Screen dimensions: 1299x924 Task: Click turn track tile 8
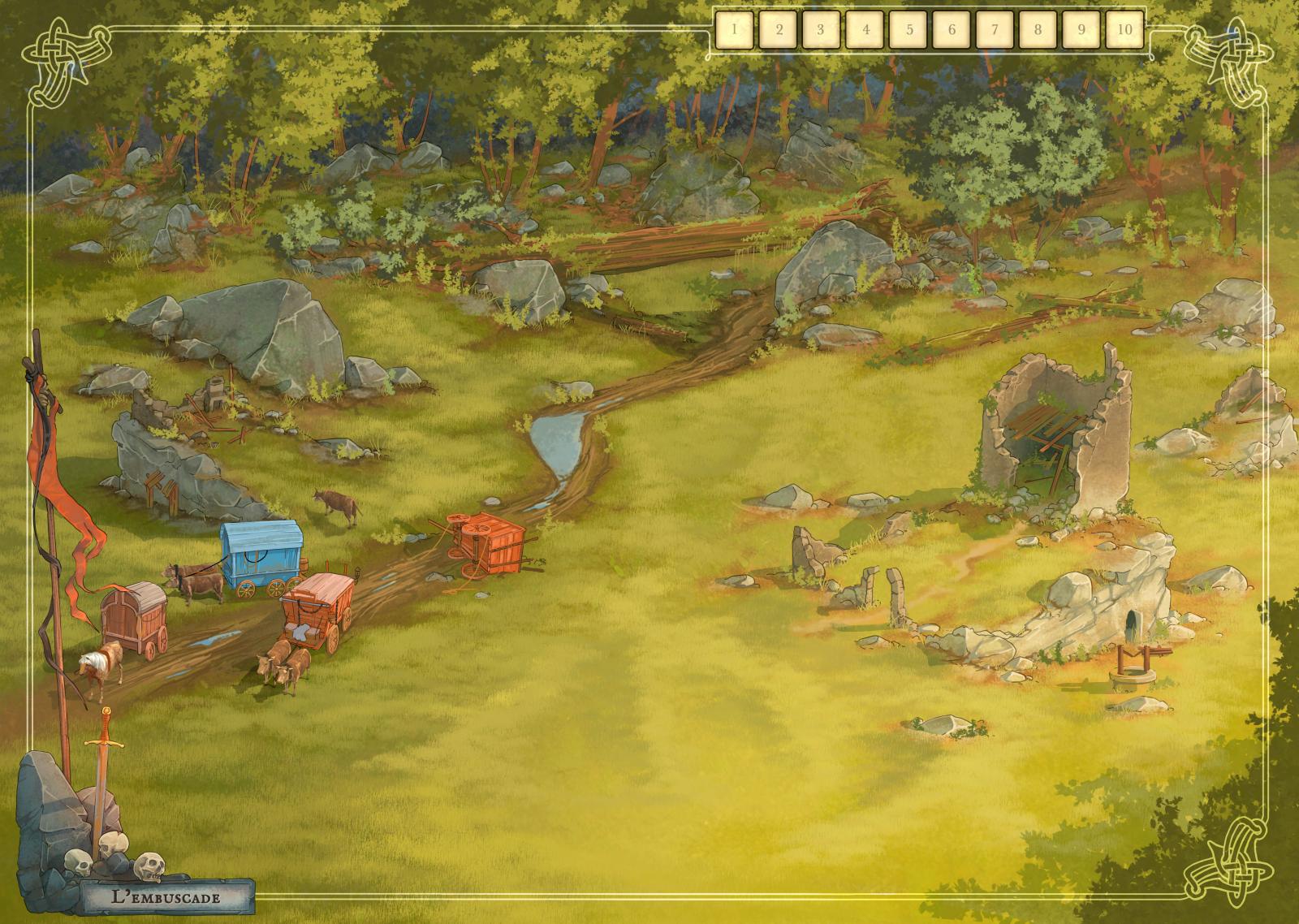pos(1038,30)
